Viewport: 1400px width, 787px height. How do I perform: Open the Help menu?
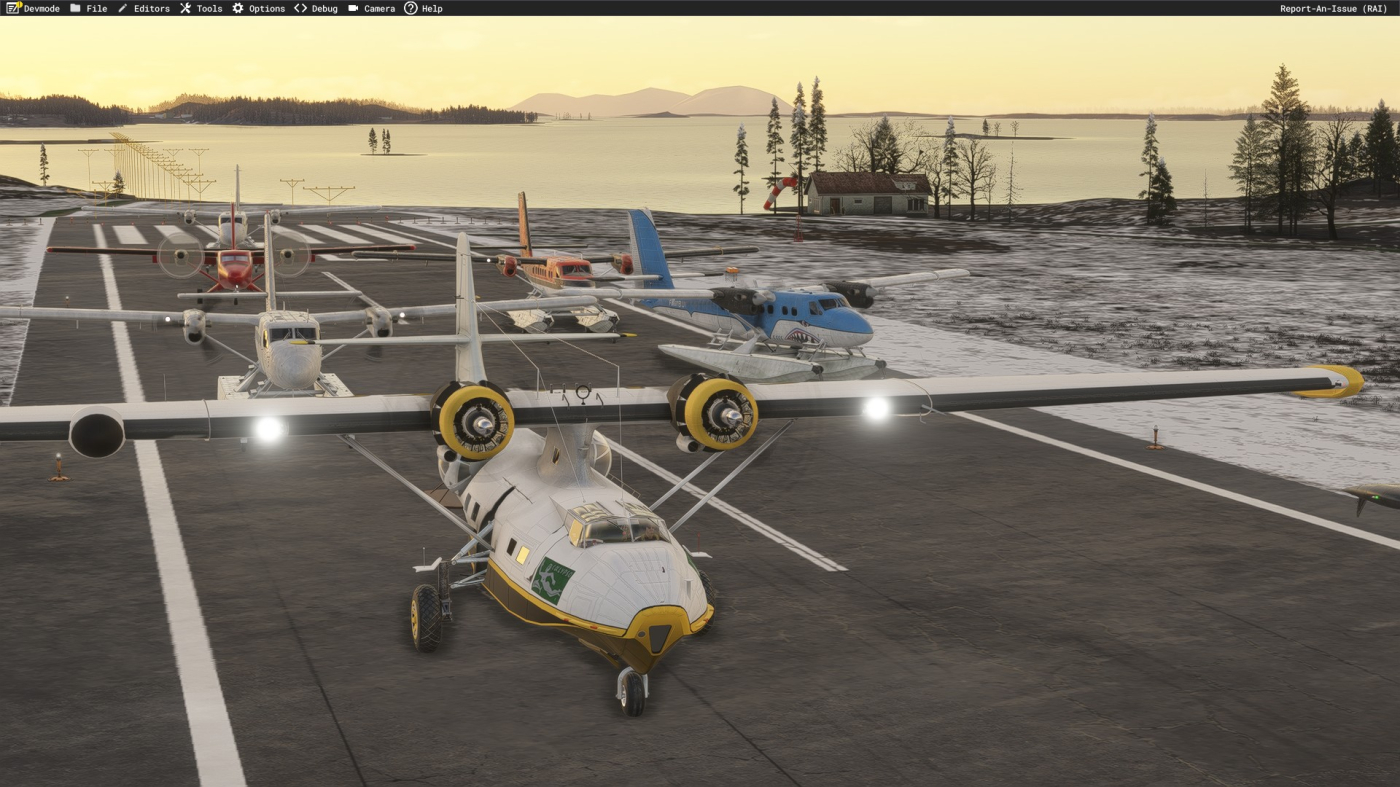(x=423, y=8)
